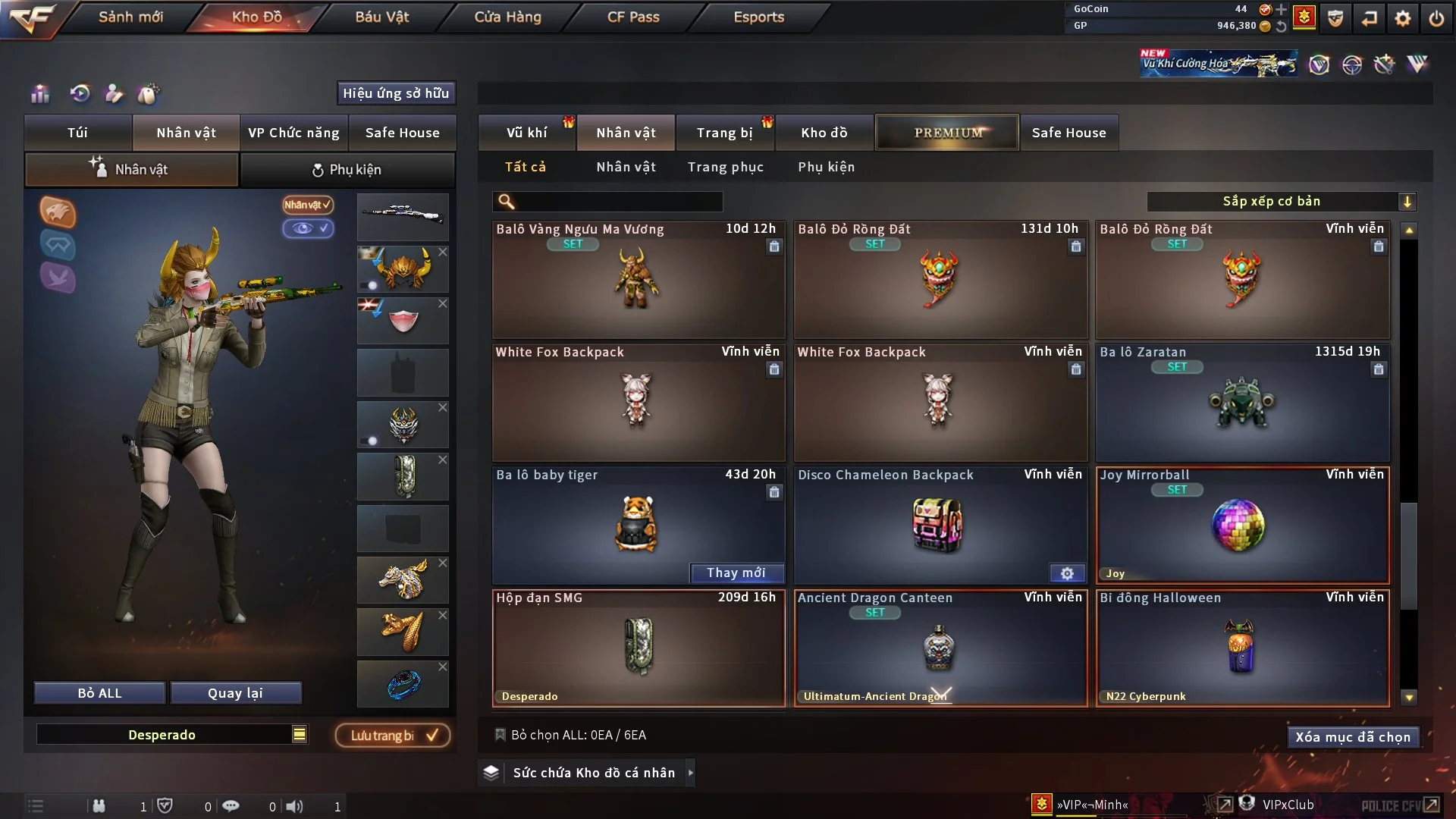
Task: Open the CF Pass menu
Action: (633, 17)
